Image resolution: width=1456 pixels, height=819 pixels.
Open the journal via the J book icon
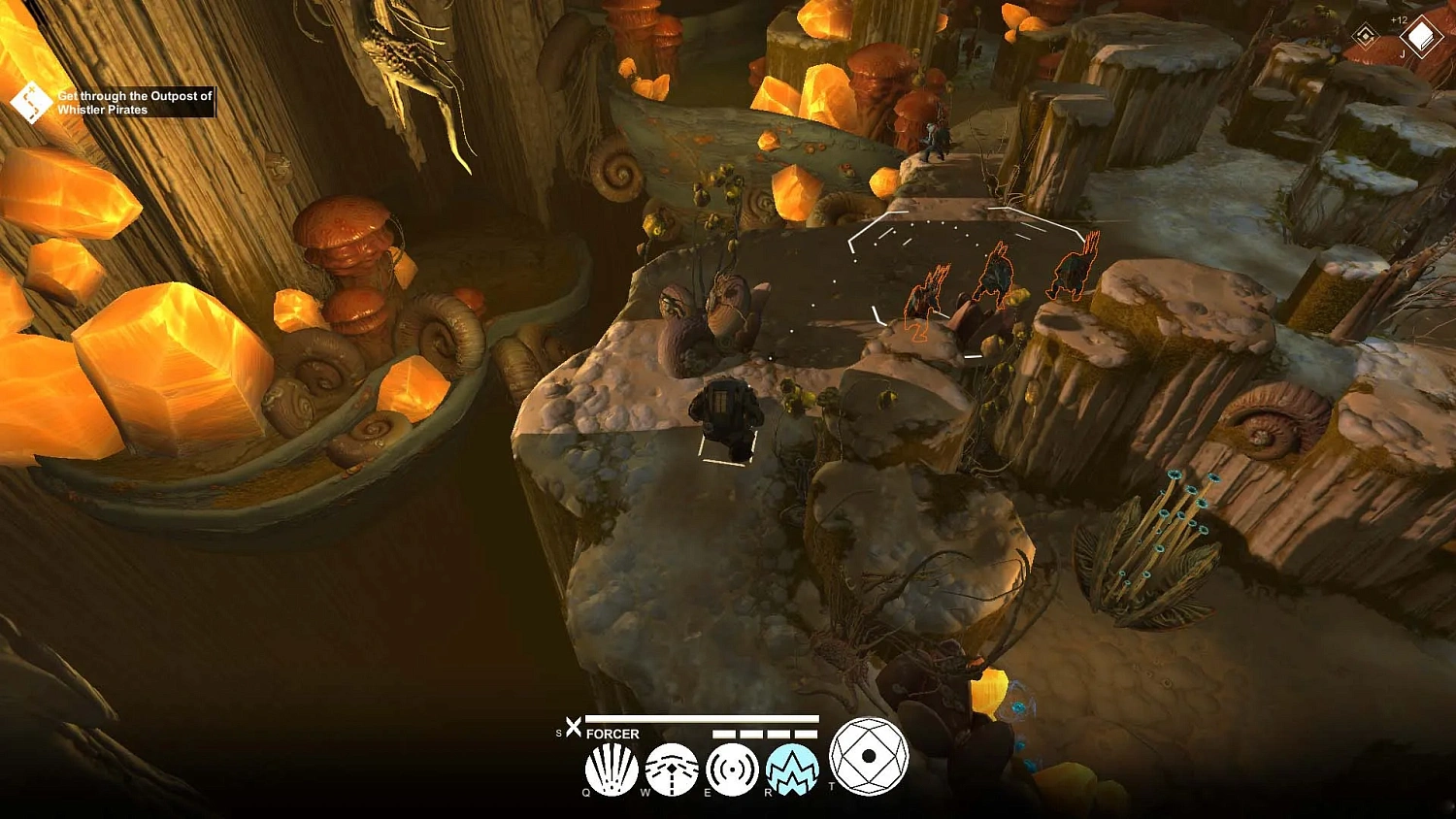1422,36
